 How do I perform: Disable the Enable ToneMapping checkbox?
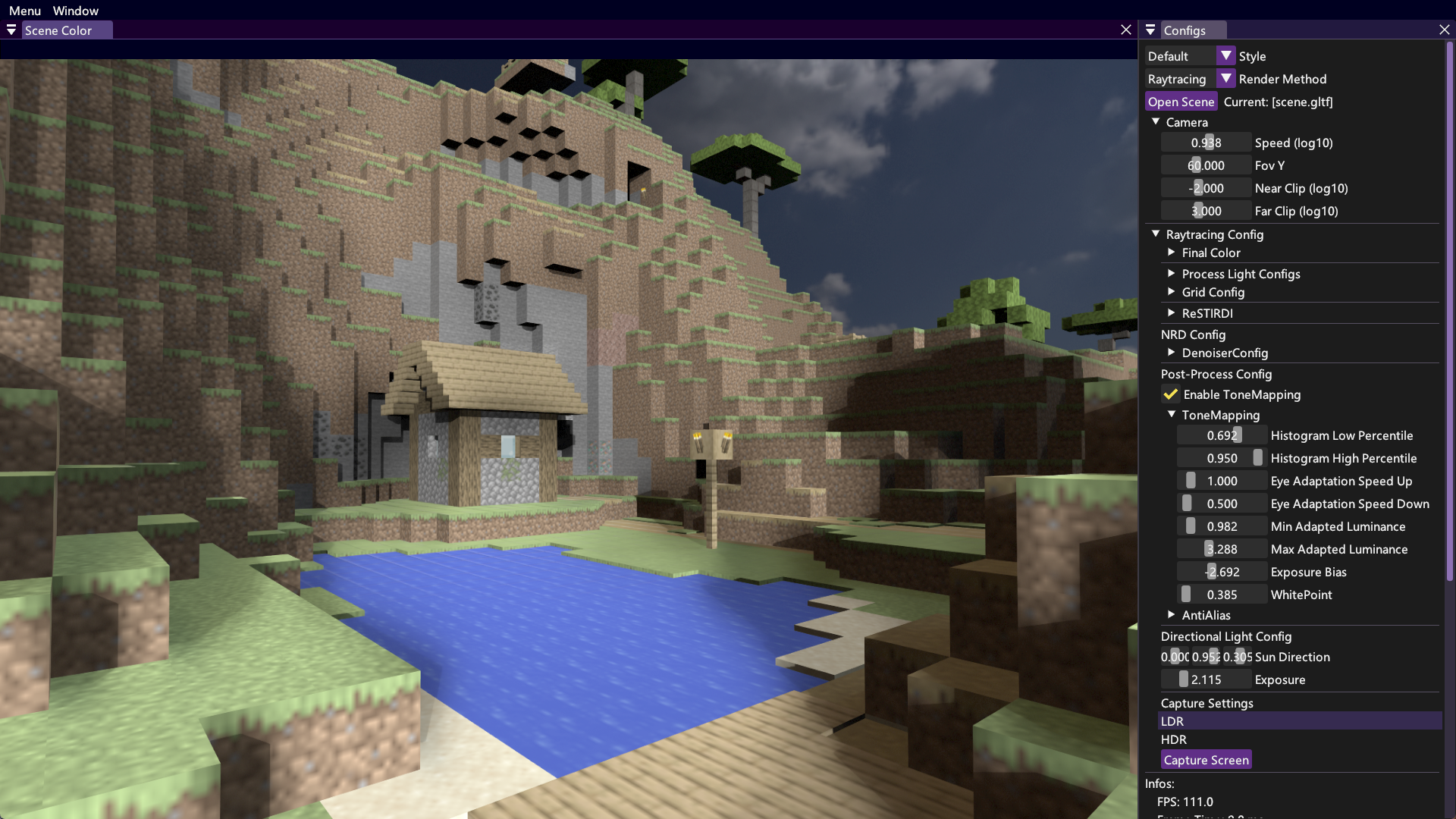click(x=1170, y=394)
